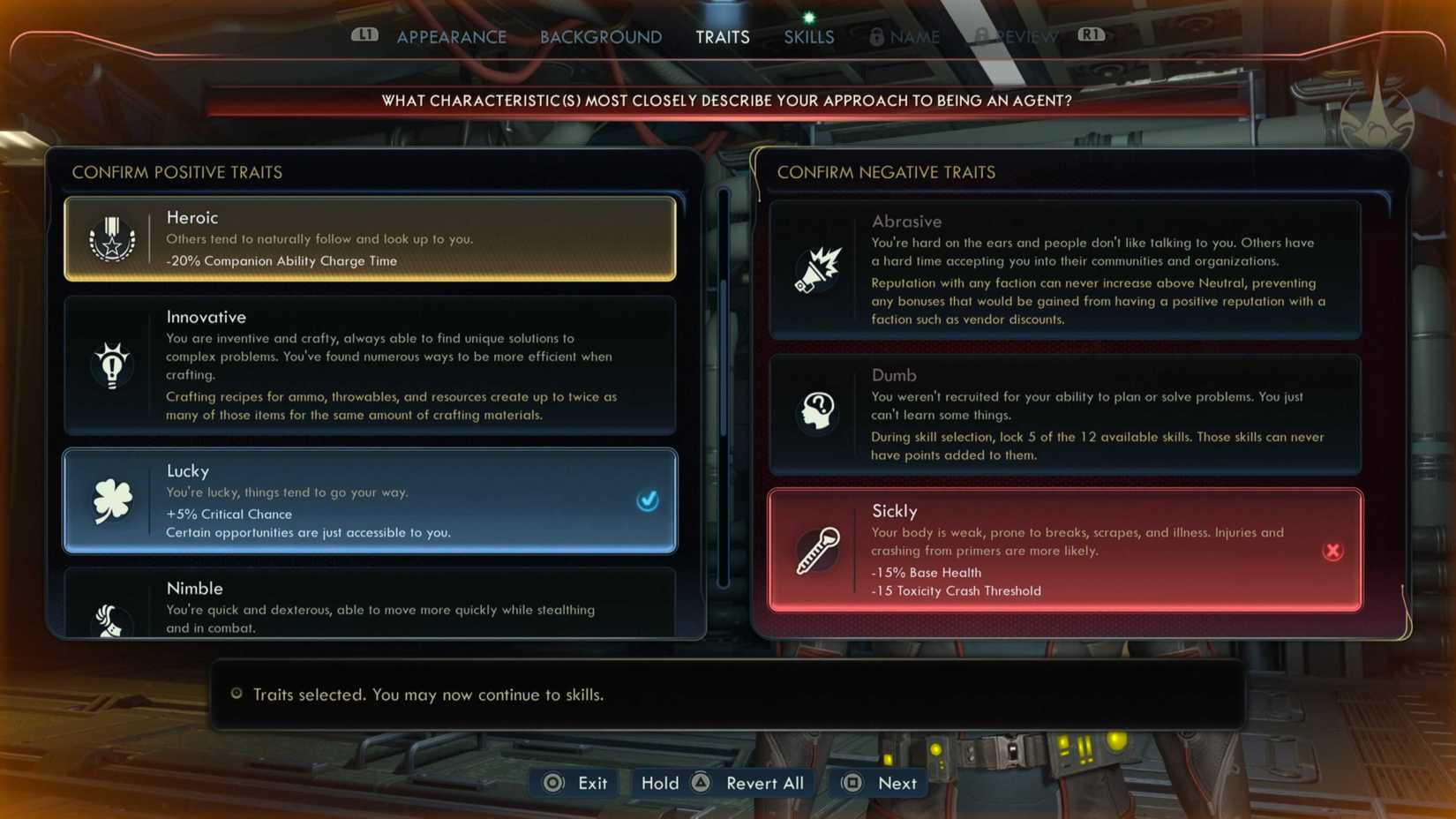Click the Abrasive megaphone icon

point(816,269)
